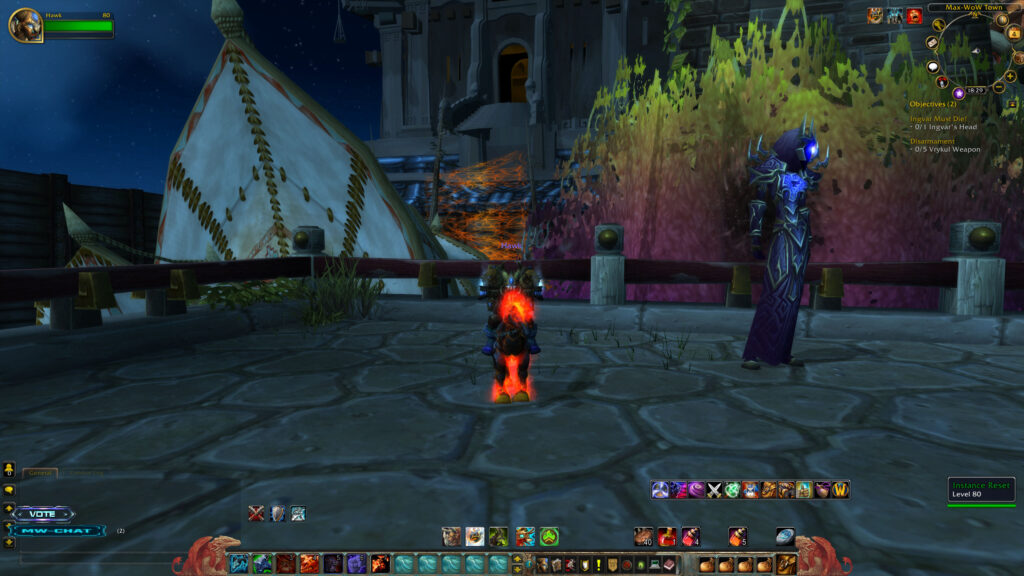Click the green upward arrow ability
This screenshot has height=576, width=1024.
pos(549,536)
